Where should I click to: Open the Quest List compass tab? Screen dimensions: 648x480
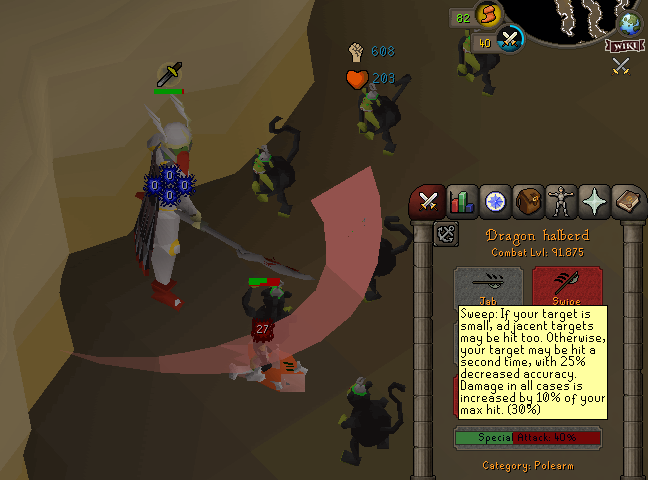point(495,202)
